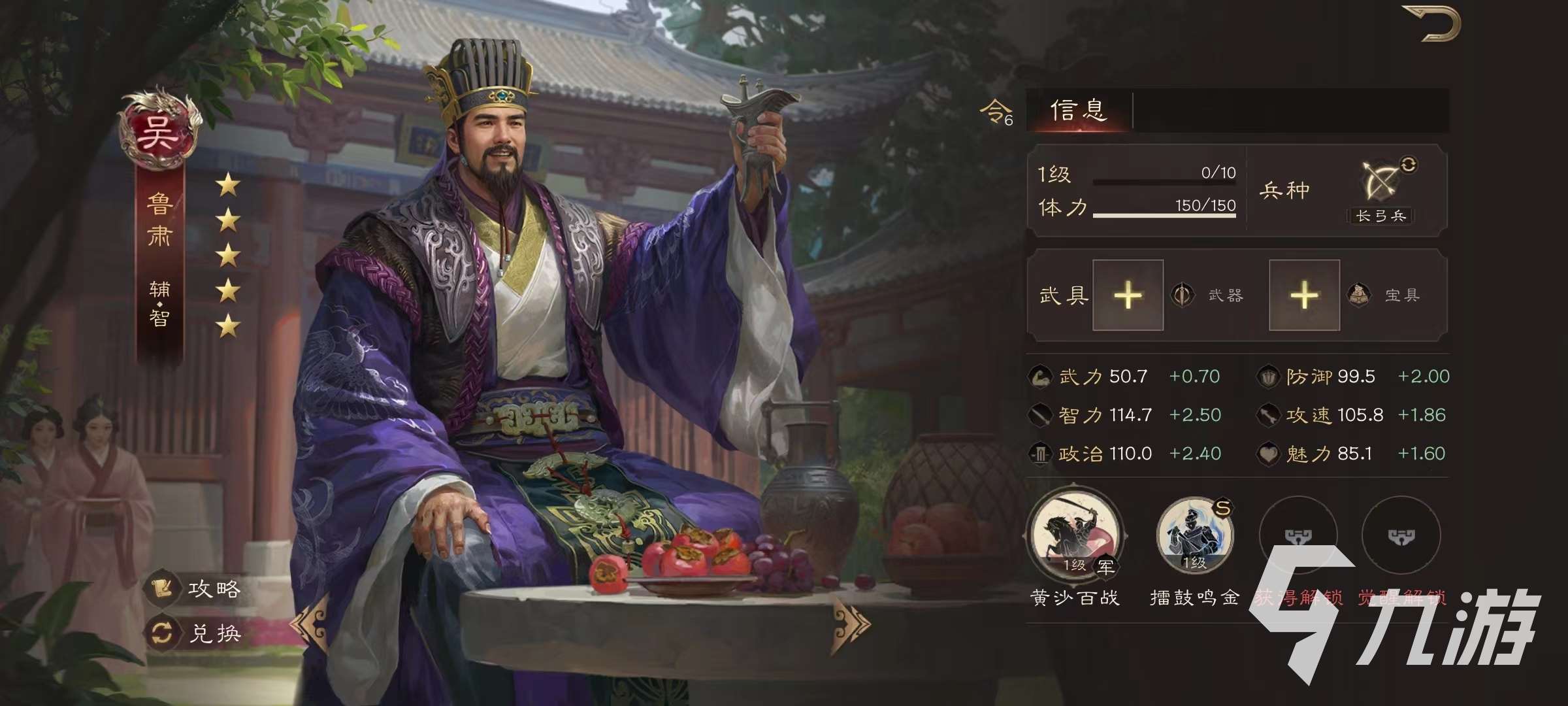
Task: Click the 武力 strength stat icon
Action: 1041,376
